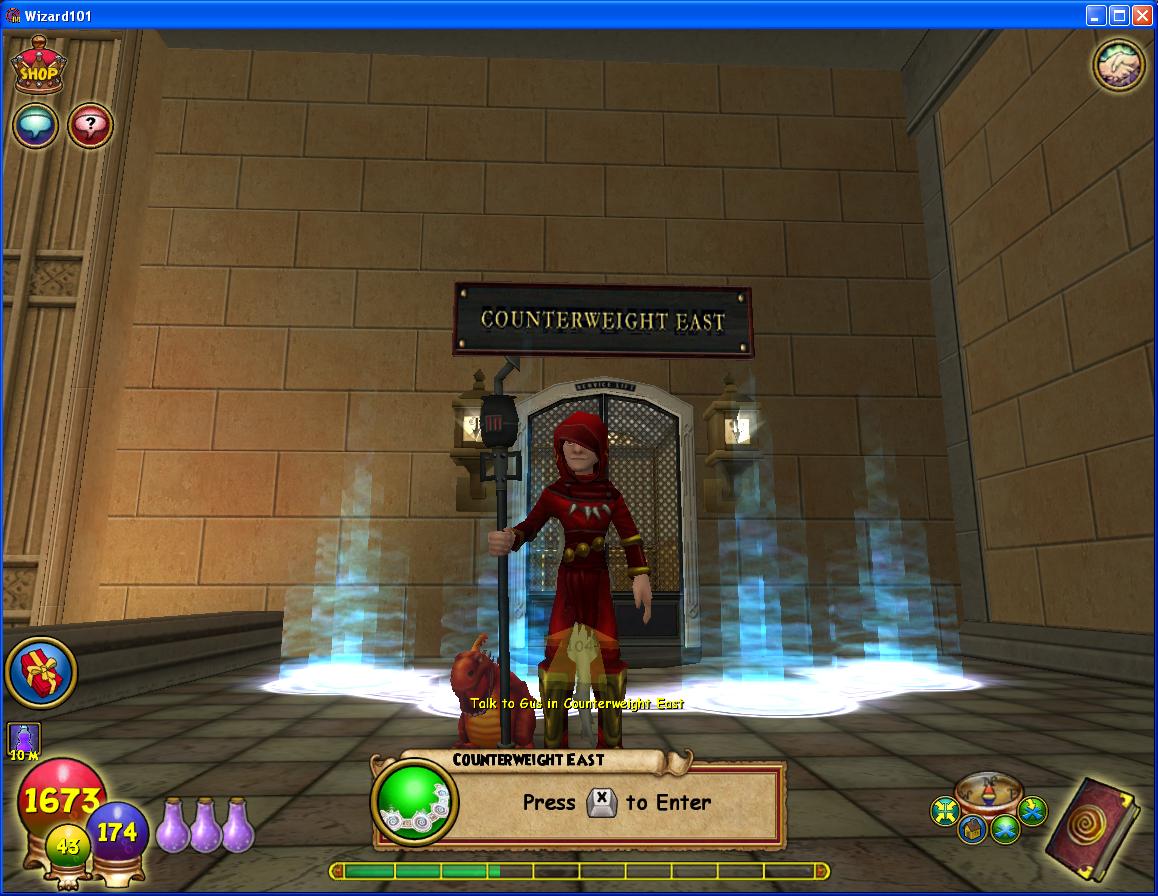Mark location with the plain green X button
The width and height of the screenshot is (1158, 896).
coord(1005,827)
